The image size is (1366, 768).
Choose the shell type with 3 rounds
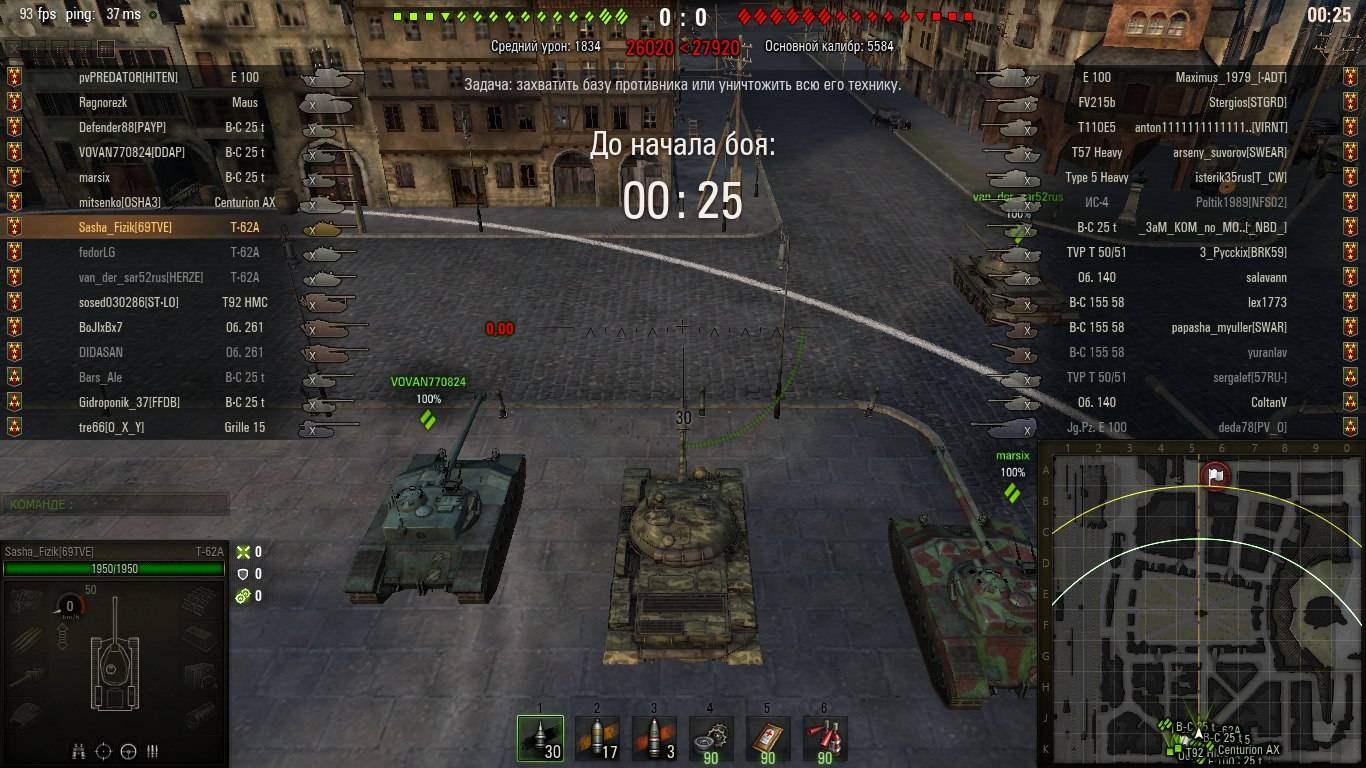[654, 739]
